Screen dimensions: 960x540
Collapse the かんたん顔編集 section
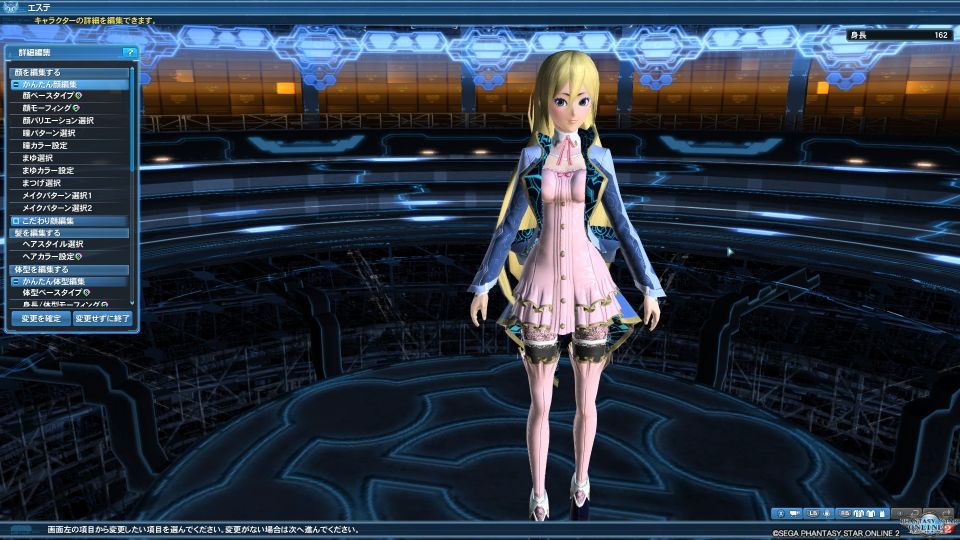click(x=16, y=84)
